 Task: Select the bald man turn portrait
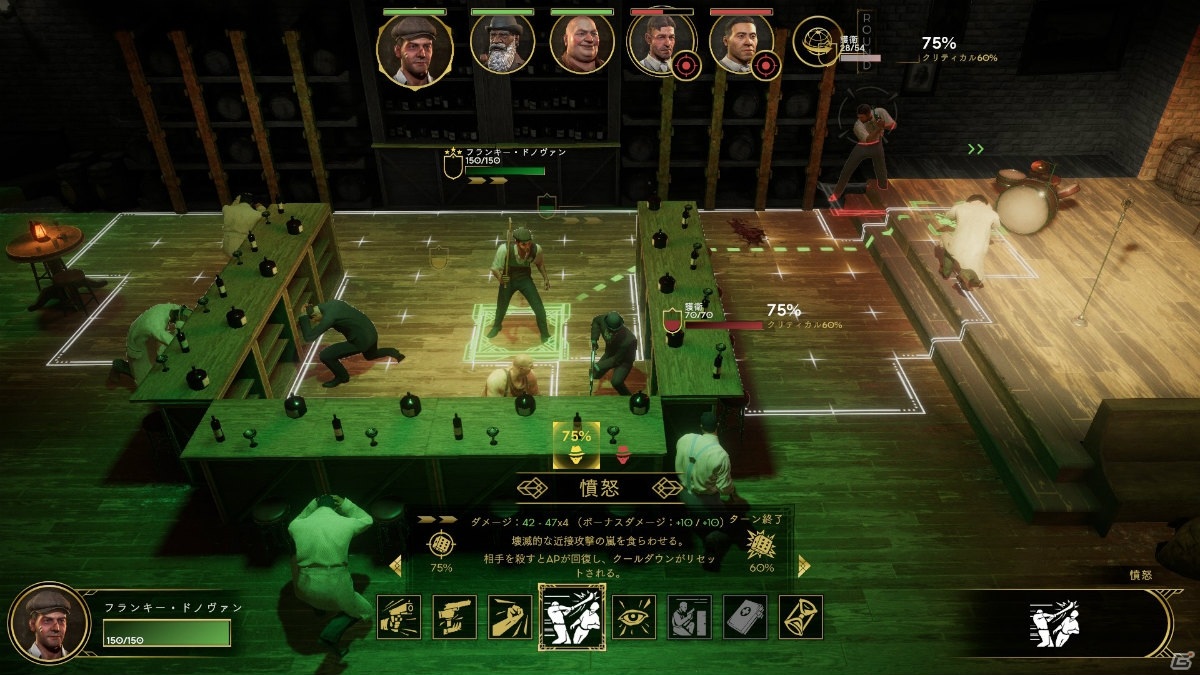point(582,45)
